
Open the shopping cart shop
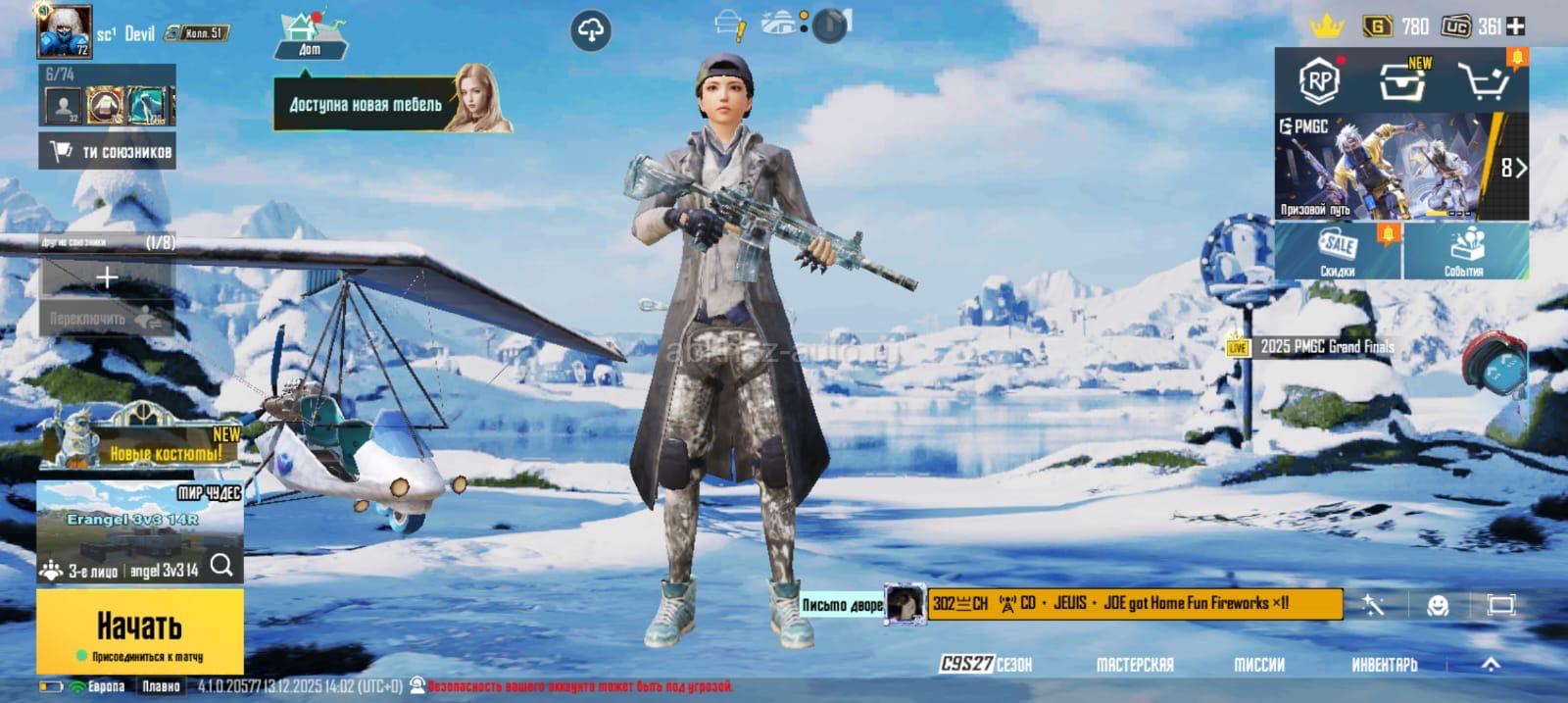1482,80
